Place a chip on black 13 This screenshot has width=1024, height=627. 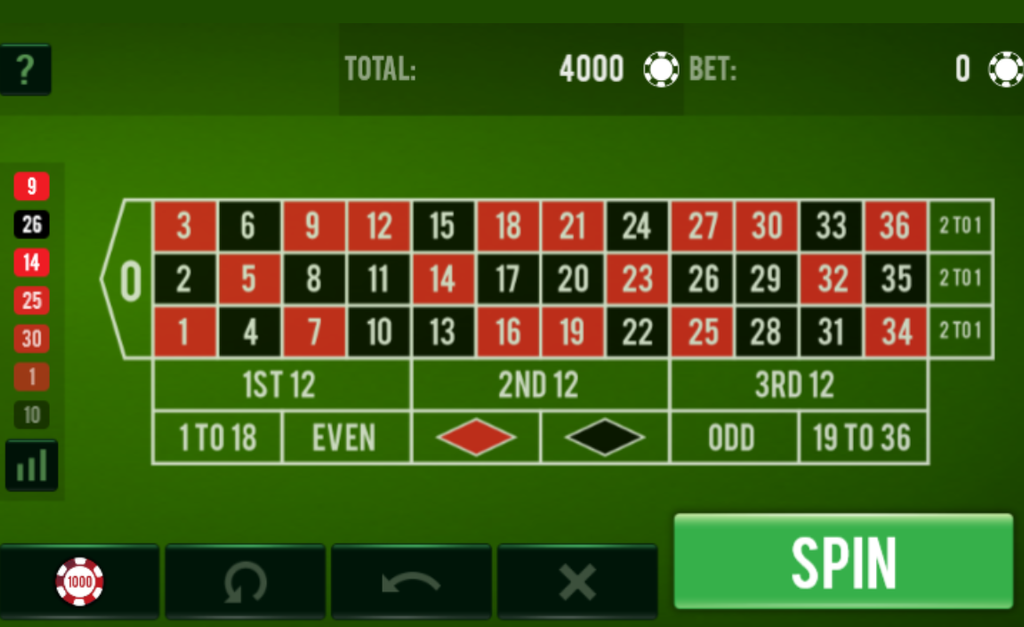coord(442,332)
